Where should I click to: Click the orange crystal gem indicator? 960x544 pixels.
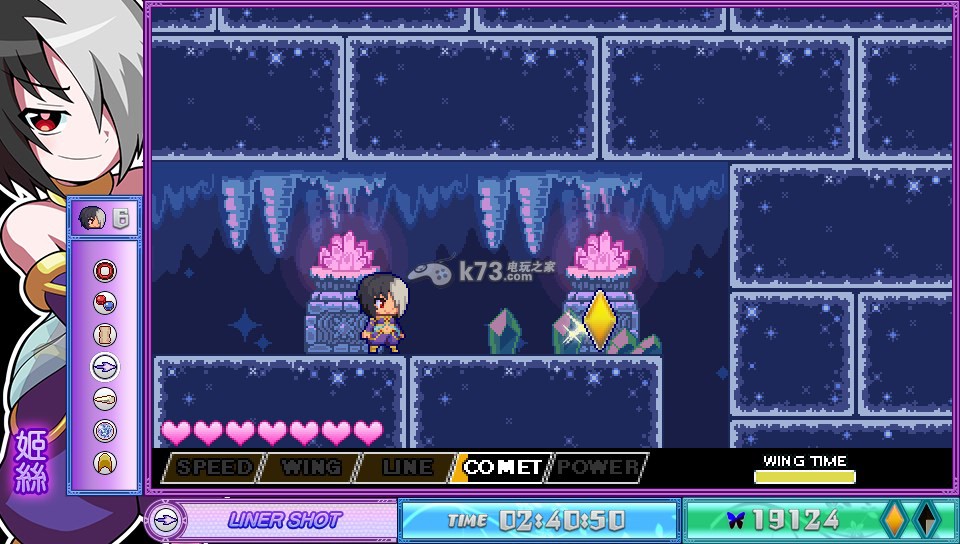(x=893, y=520)
